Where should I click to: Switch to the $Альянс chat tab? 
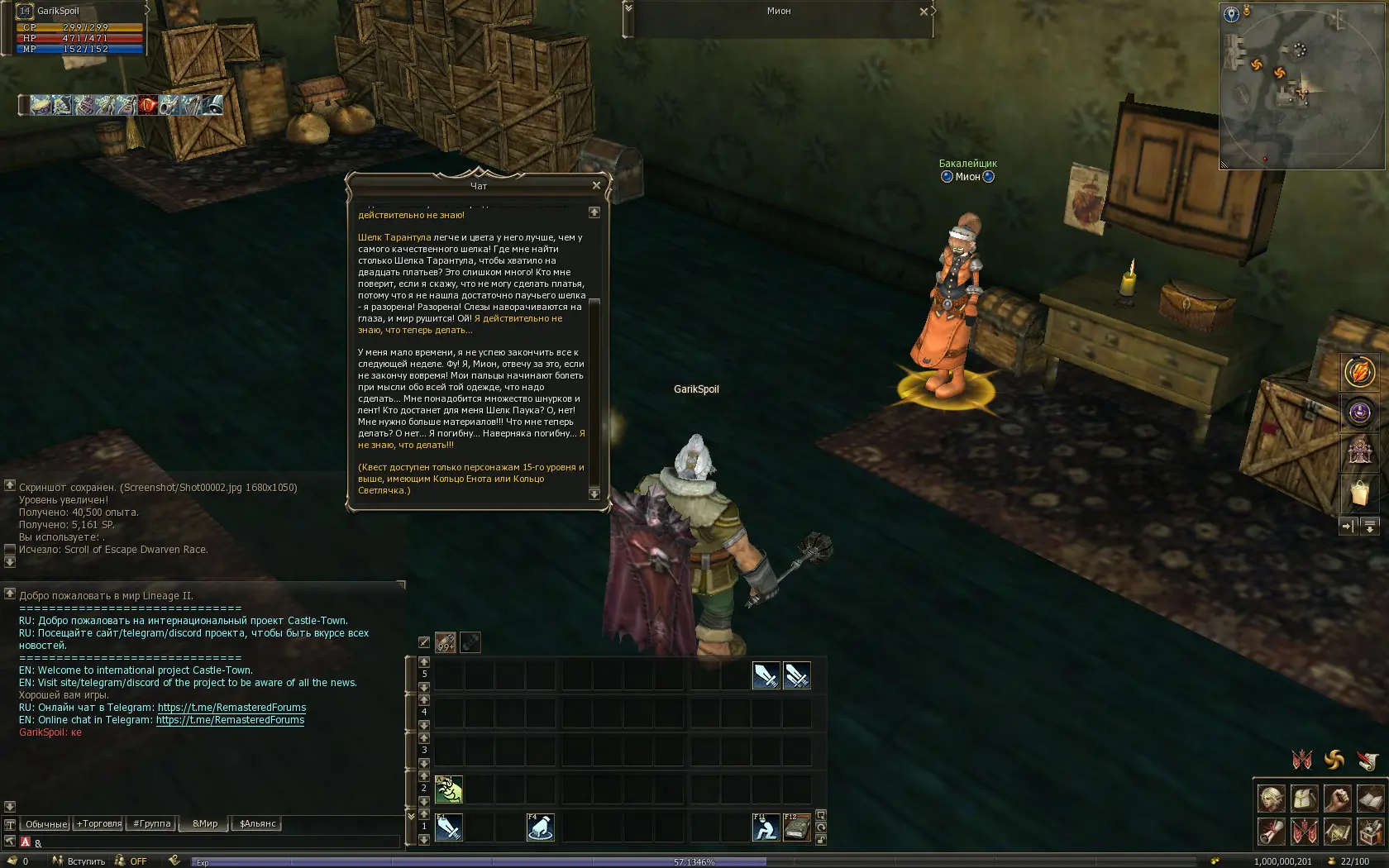pyautogui.click(x=258, y=824)
